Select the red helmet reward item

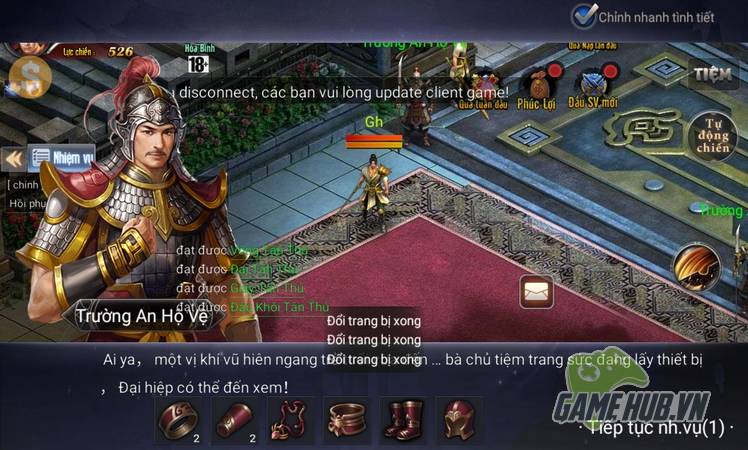coord(459,418)
